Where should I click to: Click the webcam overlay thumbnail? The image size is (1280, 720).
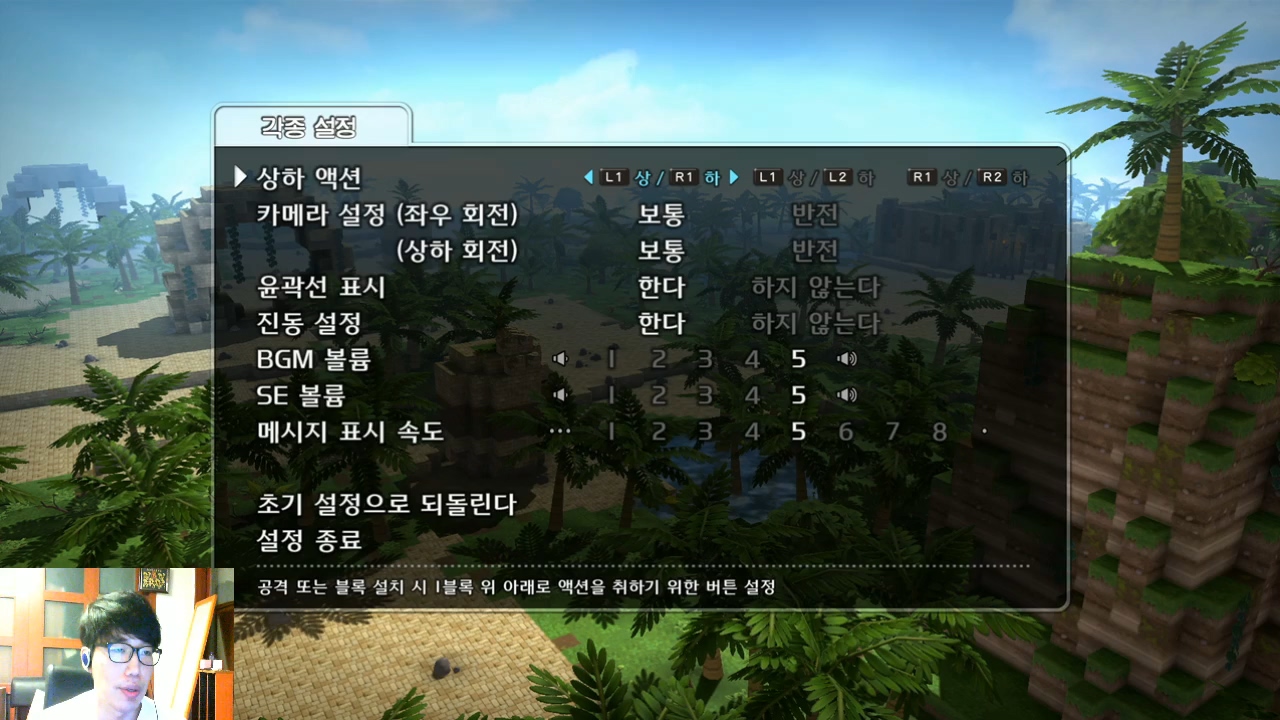tap(115, 640)
